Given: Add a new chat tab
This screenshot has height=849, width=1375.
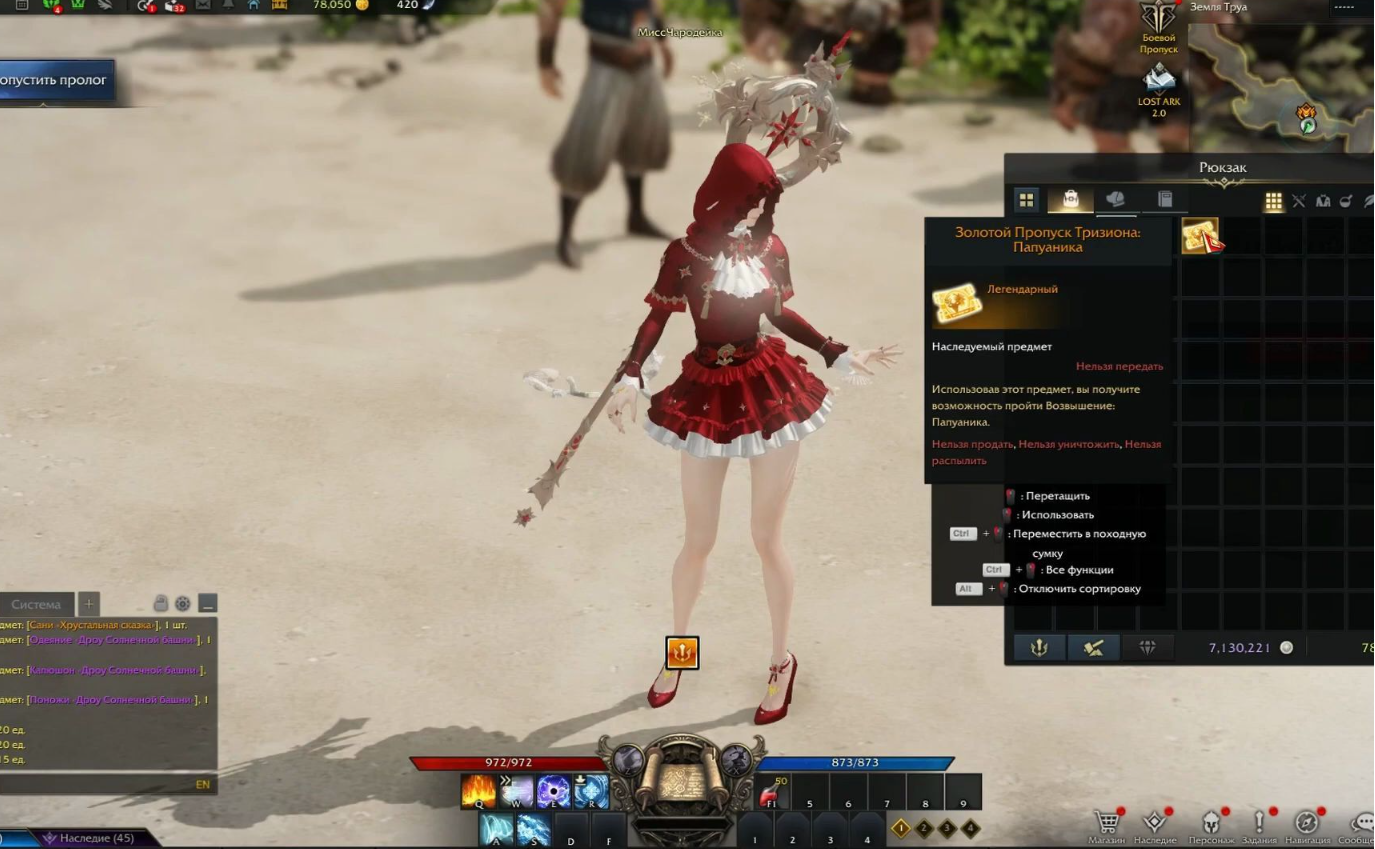Looking at the screenshot, I should point(89,604).
